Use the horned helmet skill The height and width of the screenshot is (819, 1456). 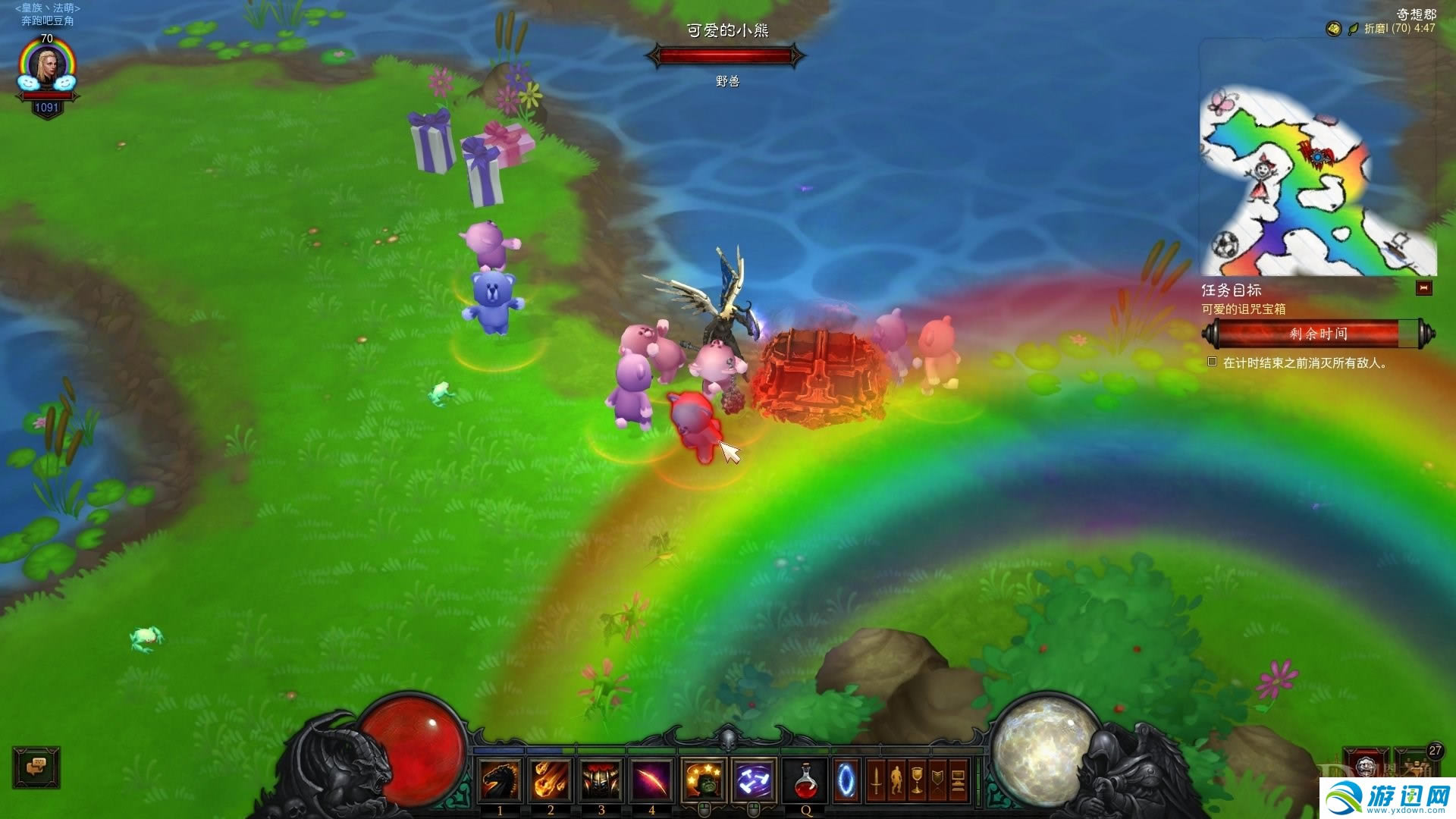click(601, 780)
